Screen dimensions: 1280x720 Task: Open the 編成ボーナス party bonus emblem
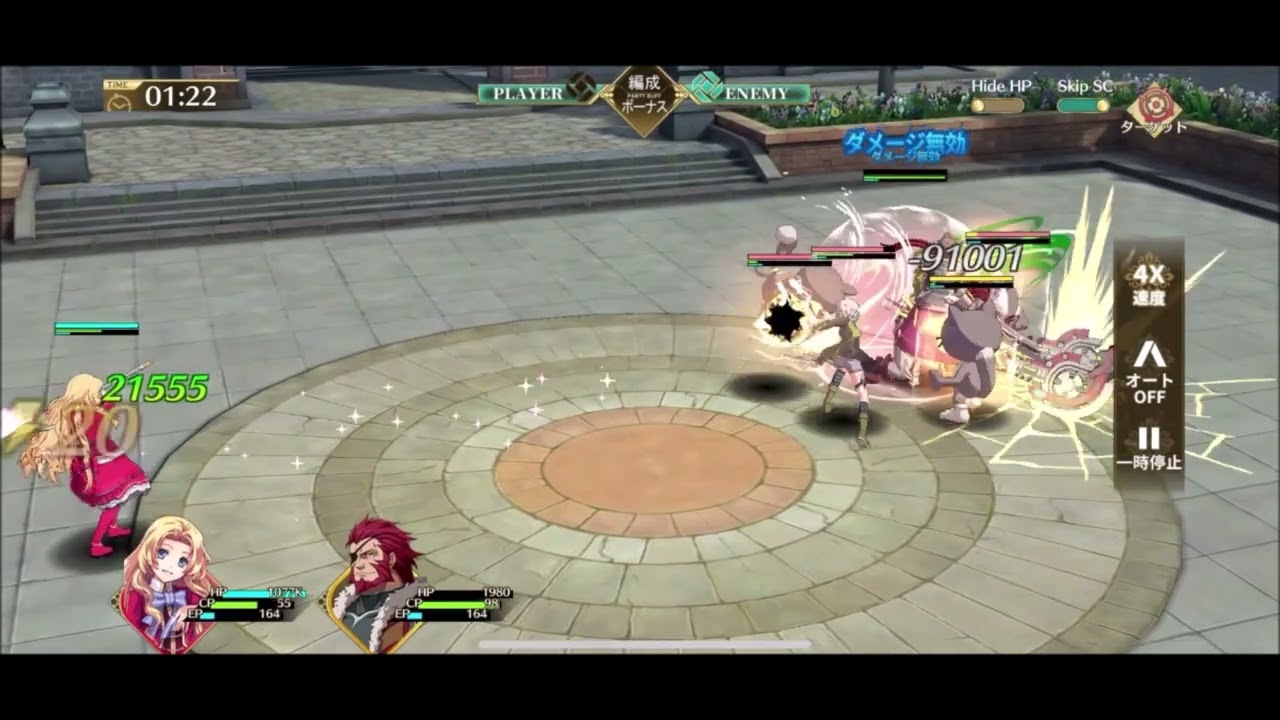click(639, 94)
